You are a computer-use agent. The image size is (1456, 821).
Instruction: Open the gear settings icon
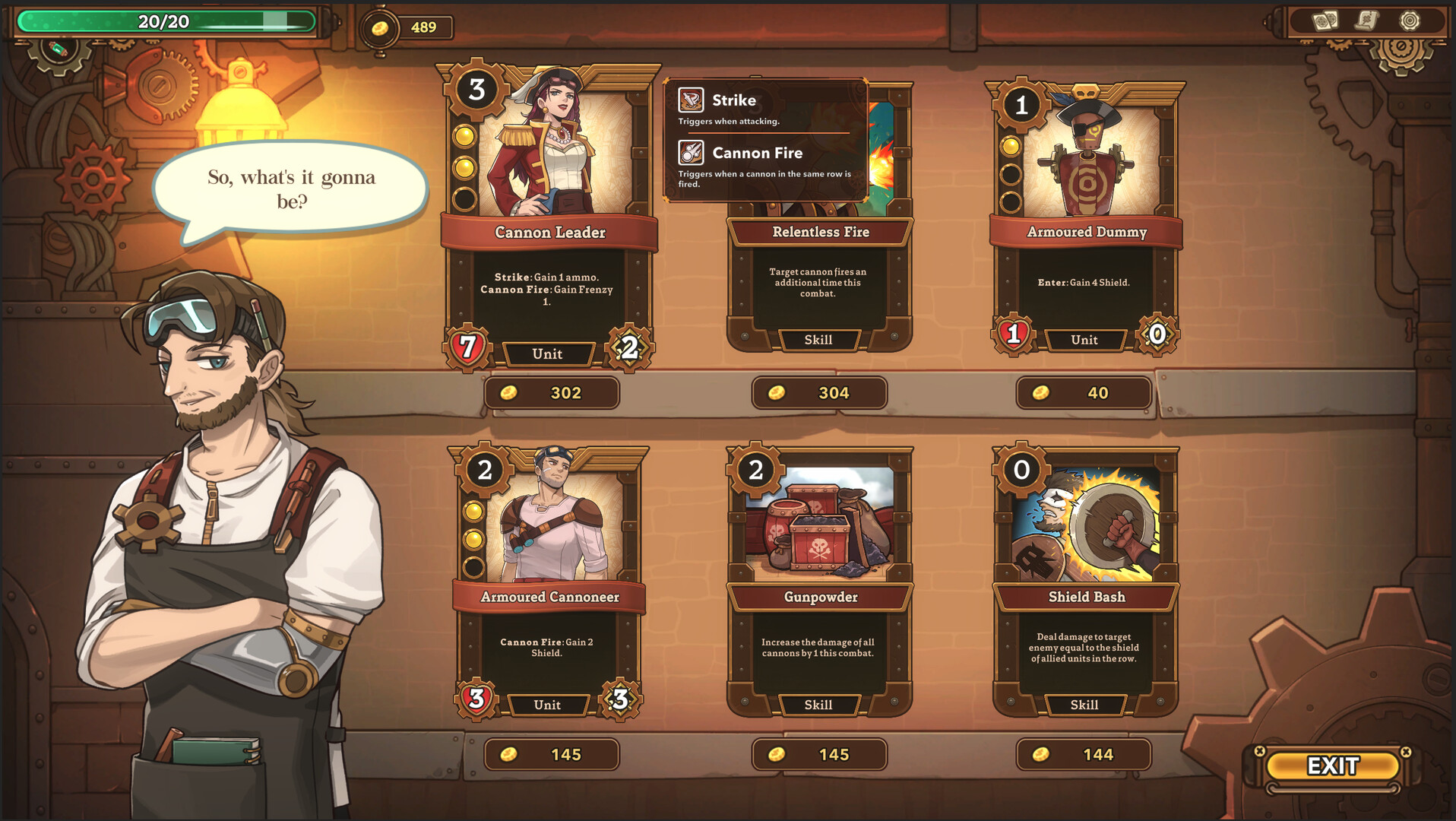tap(1410, 21)
